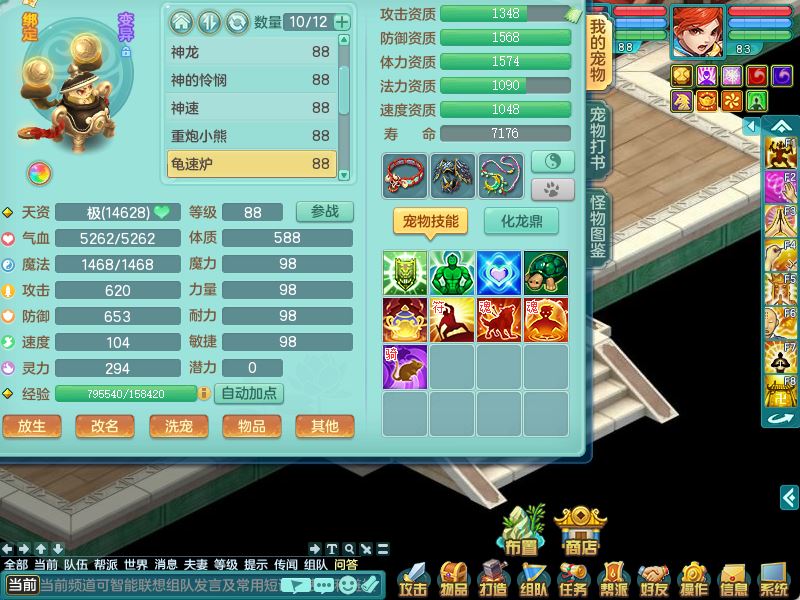Show the 宠物技能 pet skills tab
Image resolution: width=800 pixels, height=600 pixels.
(x=430, y=221)
